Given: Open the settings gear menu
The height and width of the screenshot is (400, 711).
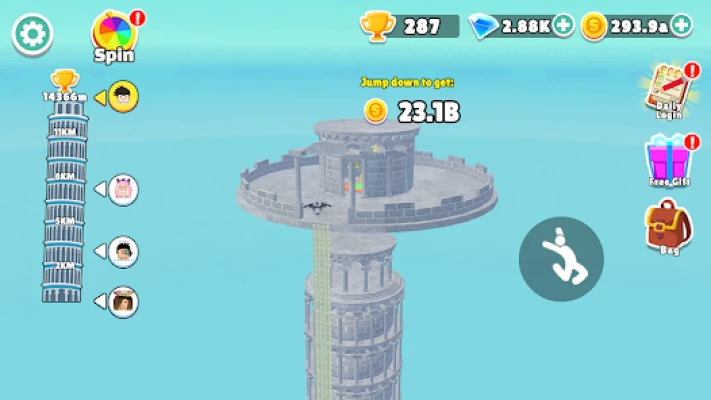Looking at the screenshot, I should pyautogui.click(x=31, y=34).
